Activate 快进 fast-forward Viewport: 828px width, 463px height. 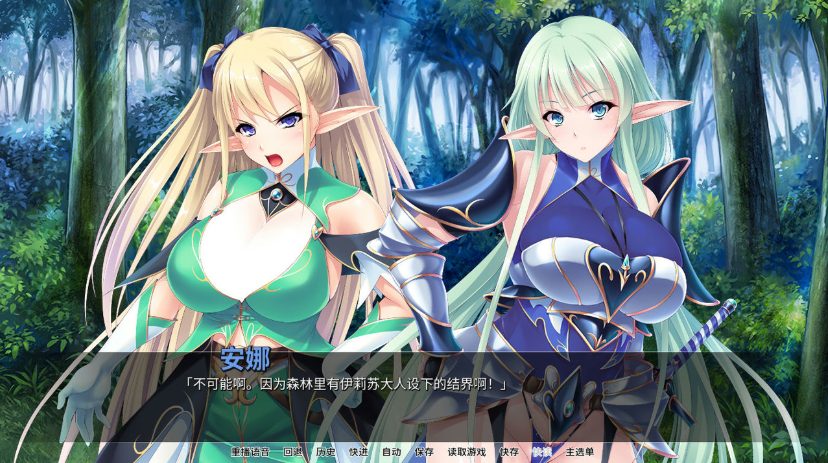[358, 452]
